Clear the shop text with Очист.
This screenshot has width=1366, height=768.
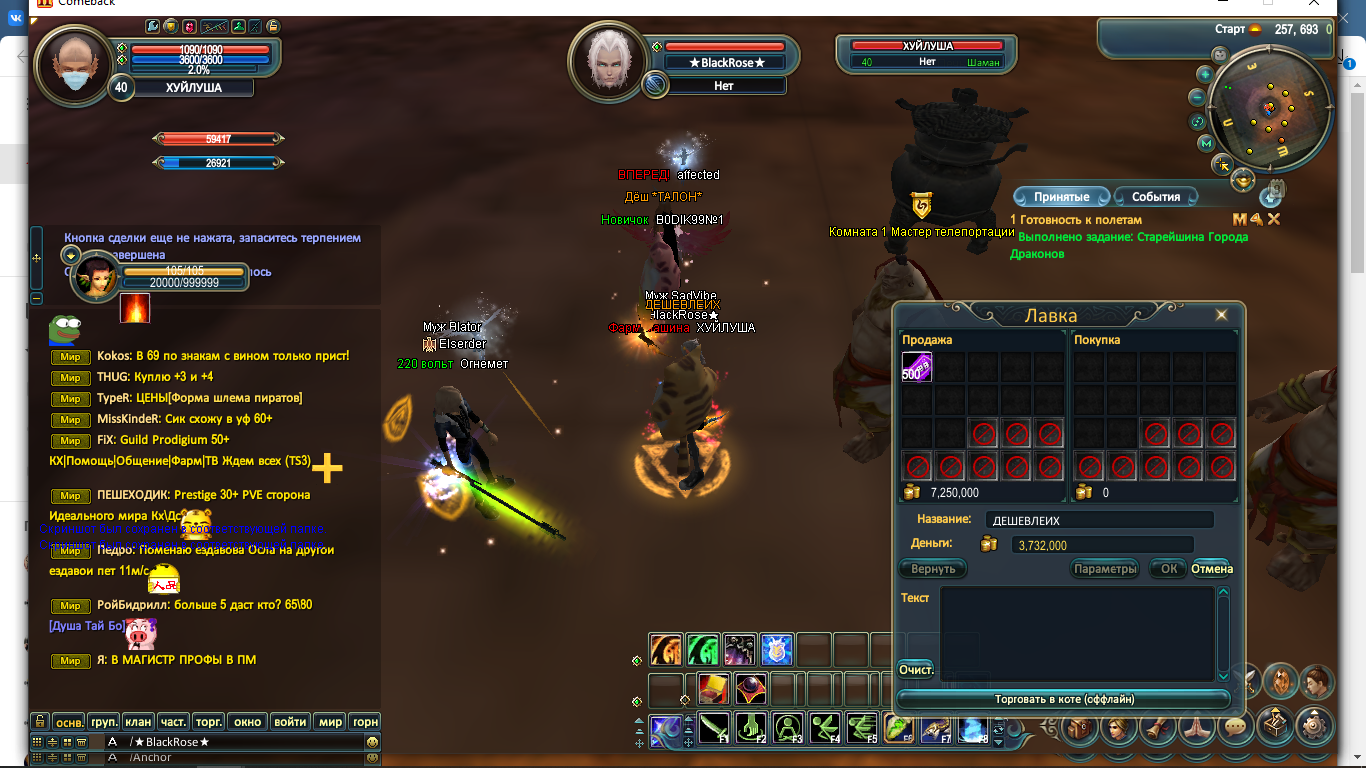tap(916, 669)
